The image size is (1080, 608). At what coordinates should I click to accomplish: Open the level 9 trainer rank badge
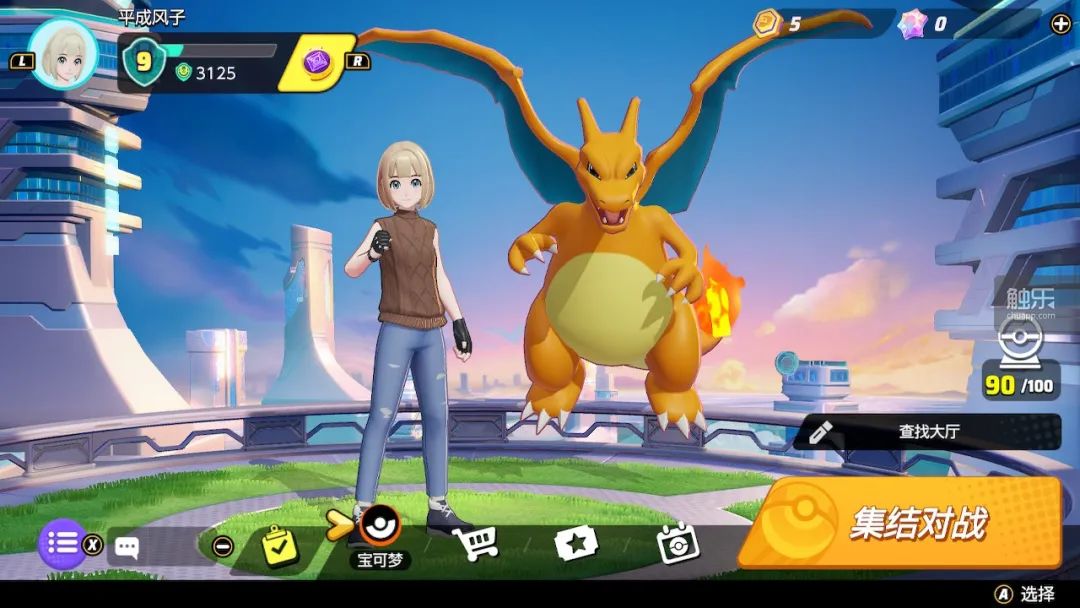[x=144, y=62]
